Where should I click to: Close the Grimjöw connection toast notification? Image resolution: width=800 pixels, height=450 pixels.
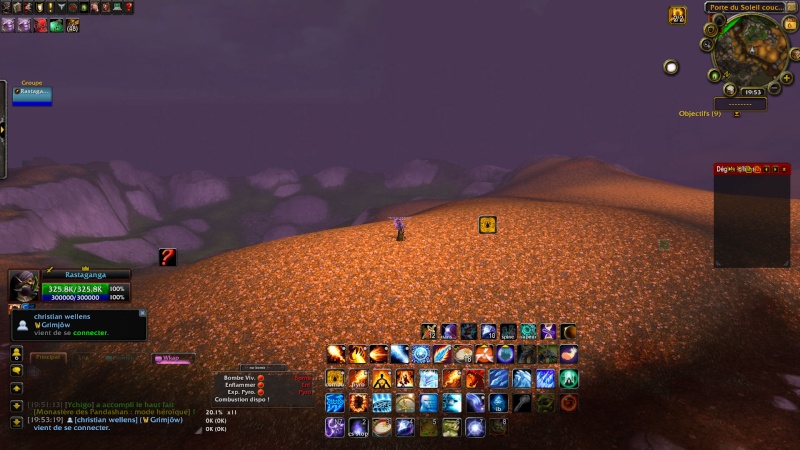[143, 312]
